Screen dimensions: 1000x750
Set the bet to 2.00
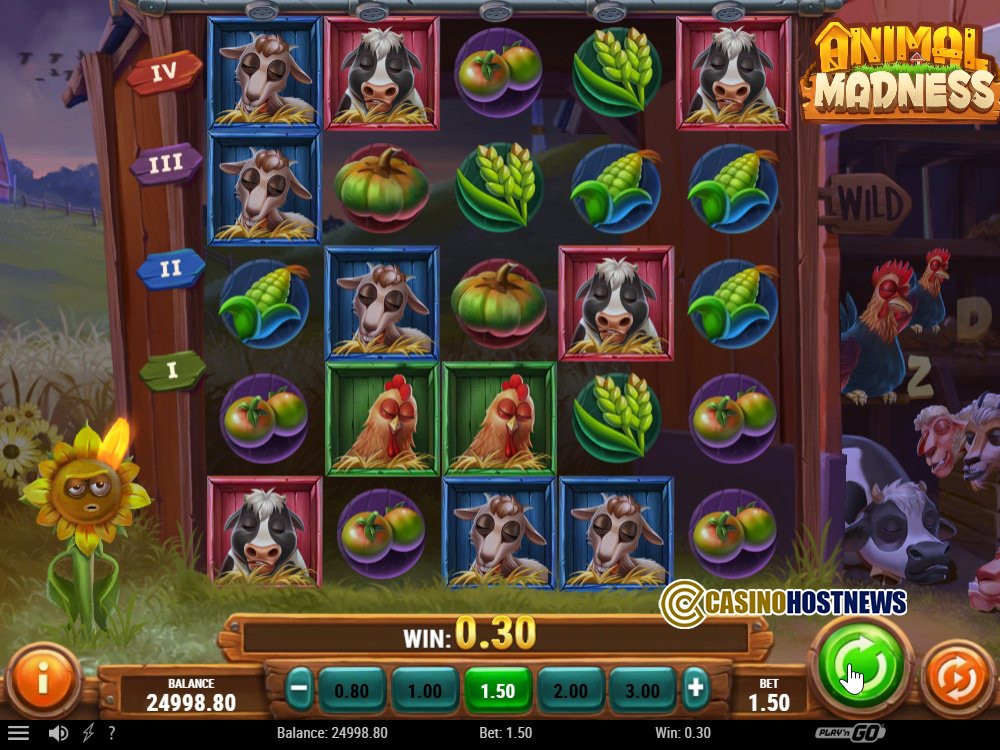point(571,690)
